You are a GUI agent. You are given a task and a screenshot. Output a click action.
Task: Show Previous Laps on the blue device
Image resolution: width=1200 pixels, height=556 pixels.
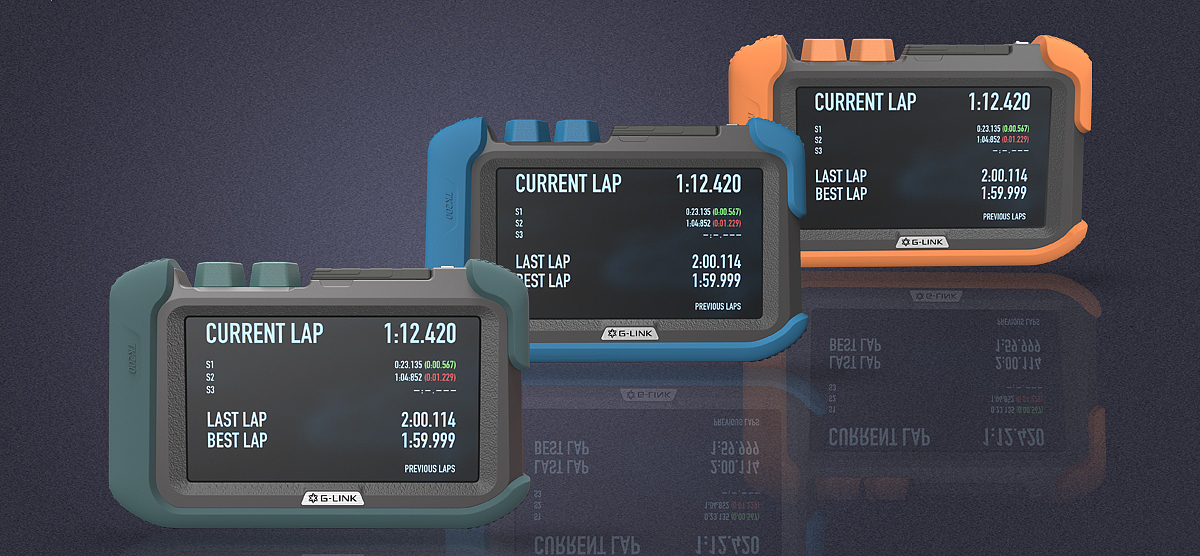pos(719,306)
